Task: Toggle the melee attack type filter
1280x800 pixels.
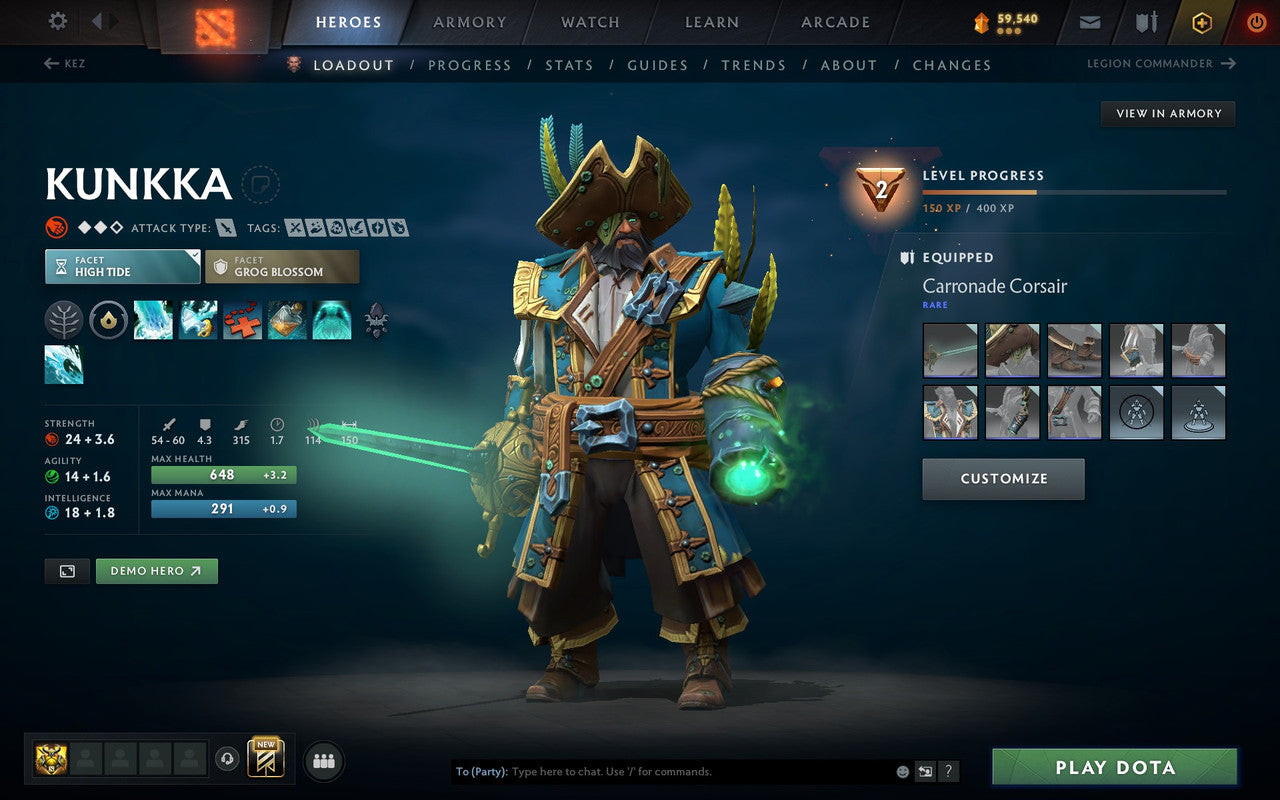Action: (224, 227)
